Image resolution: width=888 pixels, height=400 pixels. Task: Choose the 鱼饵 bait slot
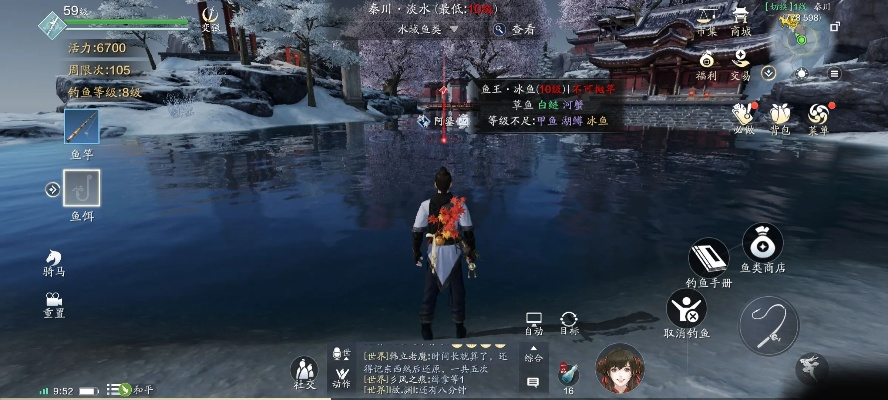point(81,188)
